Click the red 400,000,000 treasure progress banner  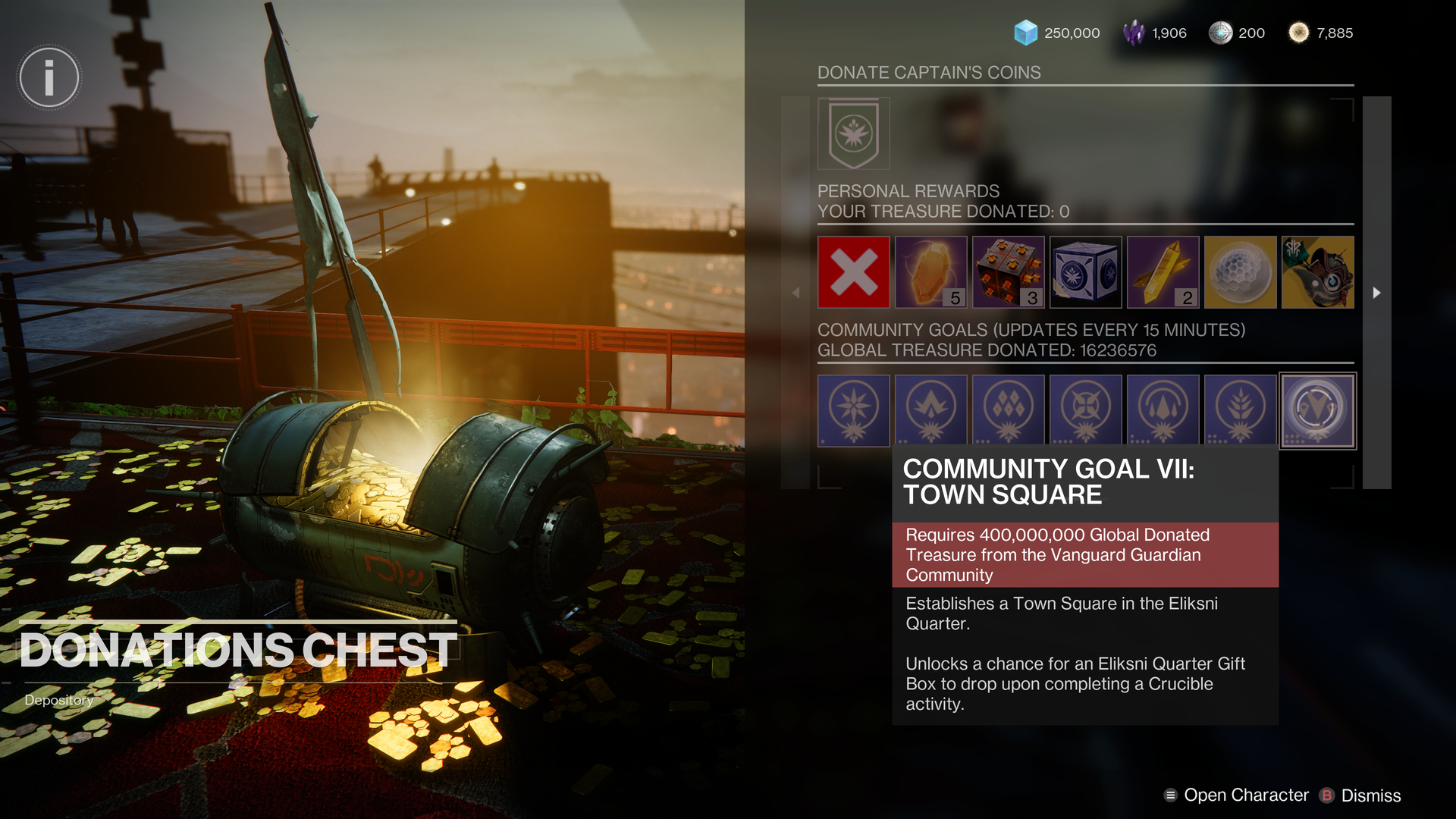(x=1085, y=554)
